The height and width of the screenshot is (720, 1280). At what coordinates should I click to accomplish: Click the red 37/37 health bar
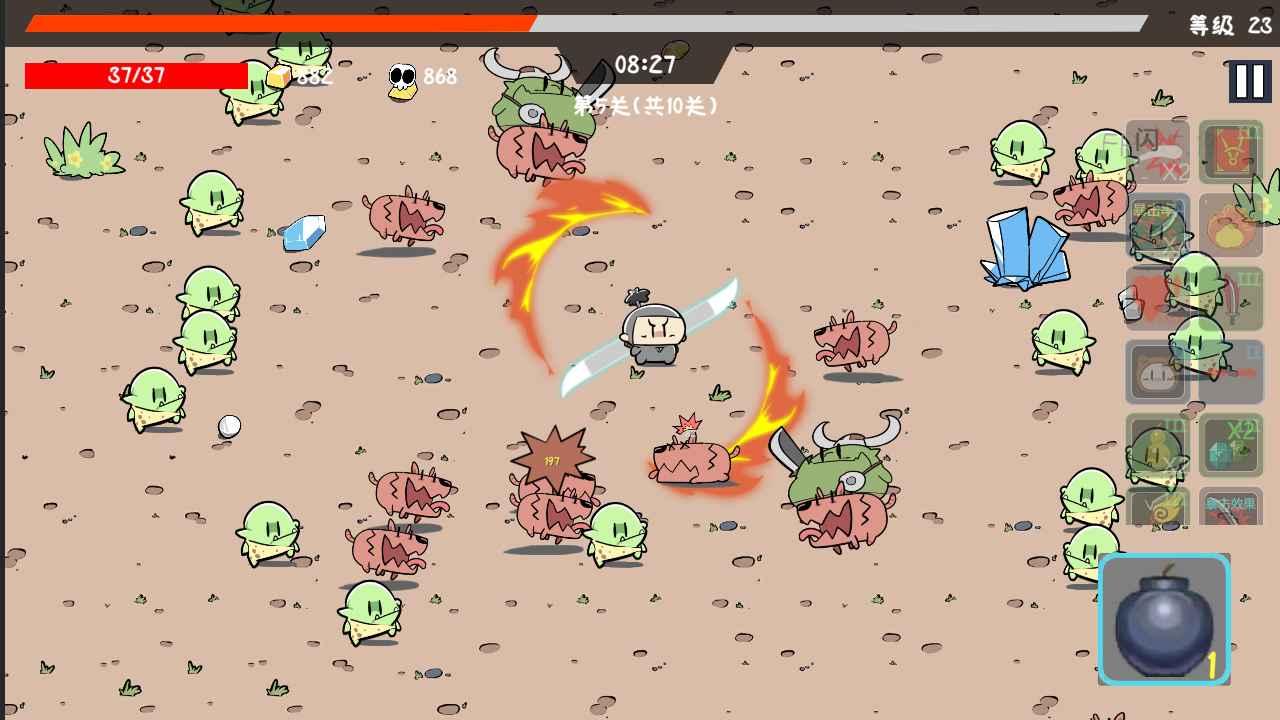tap(135, 75)
